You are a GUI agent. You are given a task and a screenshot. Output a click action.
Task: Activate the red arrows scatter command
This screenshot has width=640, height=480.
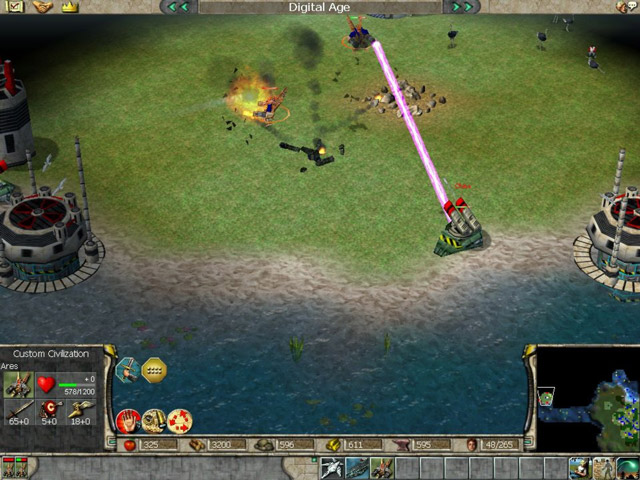click(179, 421)
